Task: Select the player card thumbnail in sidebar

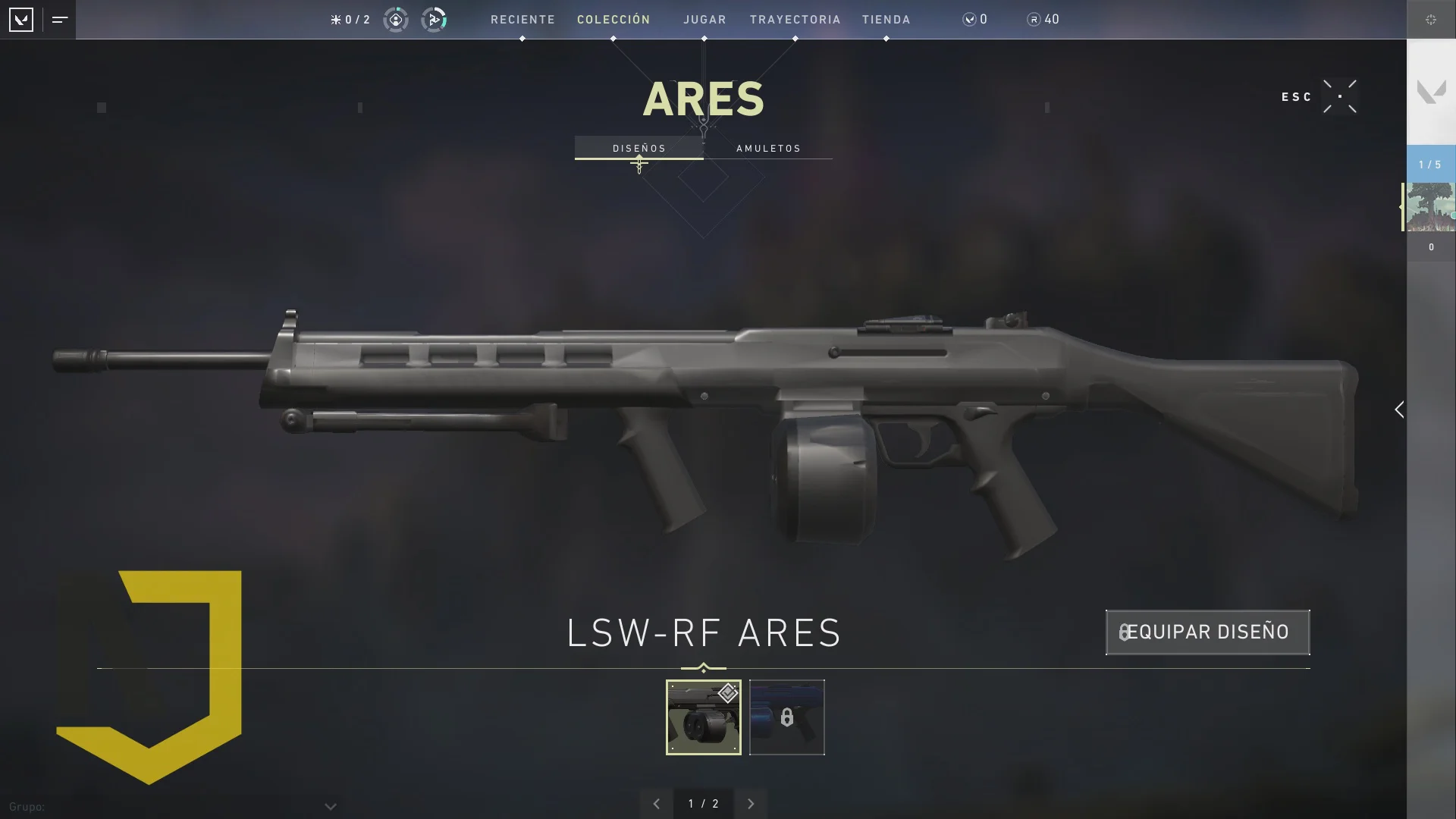Action: [x=1431, y=206]
